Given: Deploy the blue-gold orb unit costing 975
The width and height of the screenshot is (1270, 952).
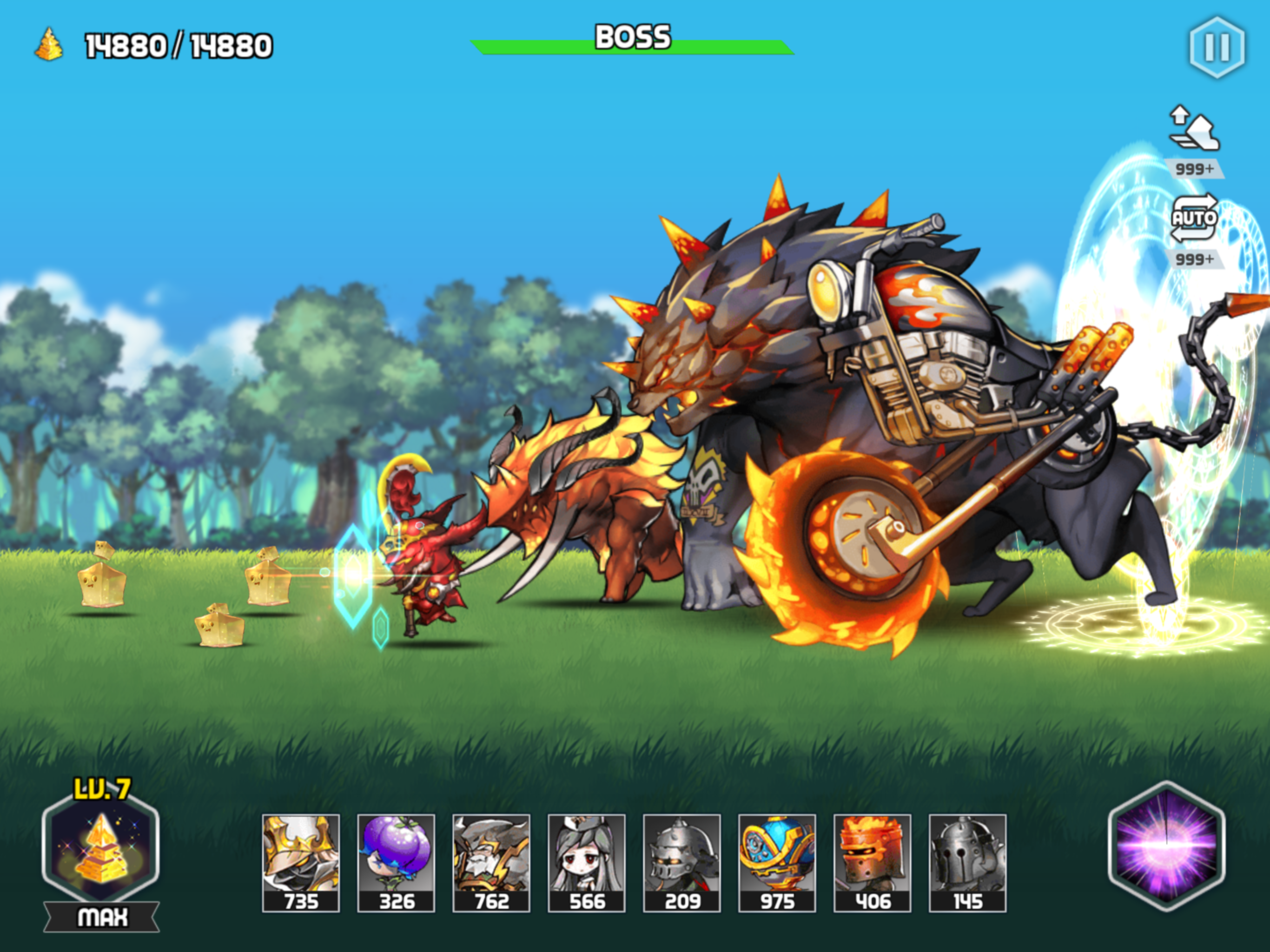Looking at the screenshot, I should (777, 862).
